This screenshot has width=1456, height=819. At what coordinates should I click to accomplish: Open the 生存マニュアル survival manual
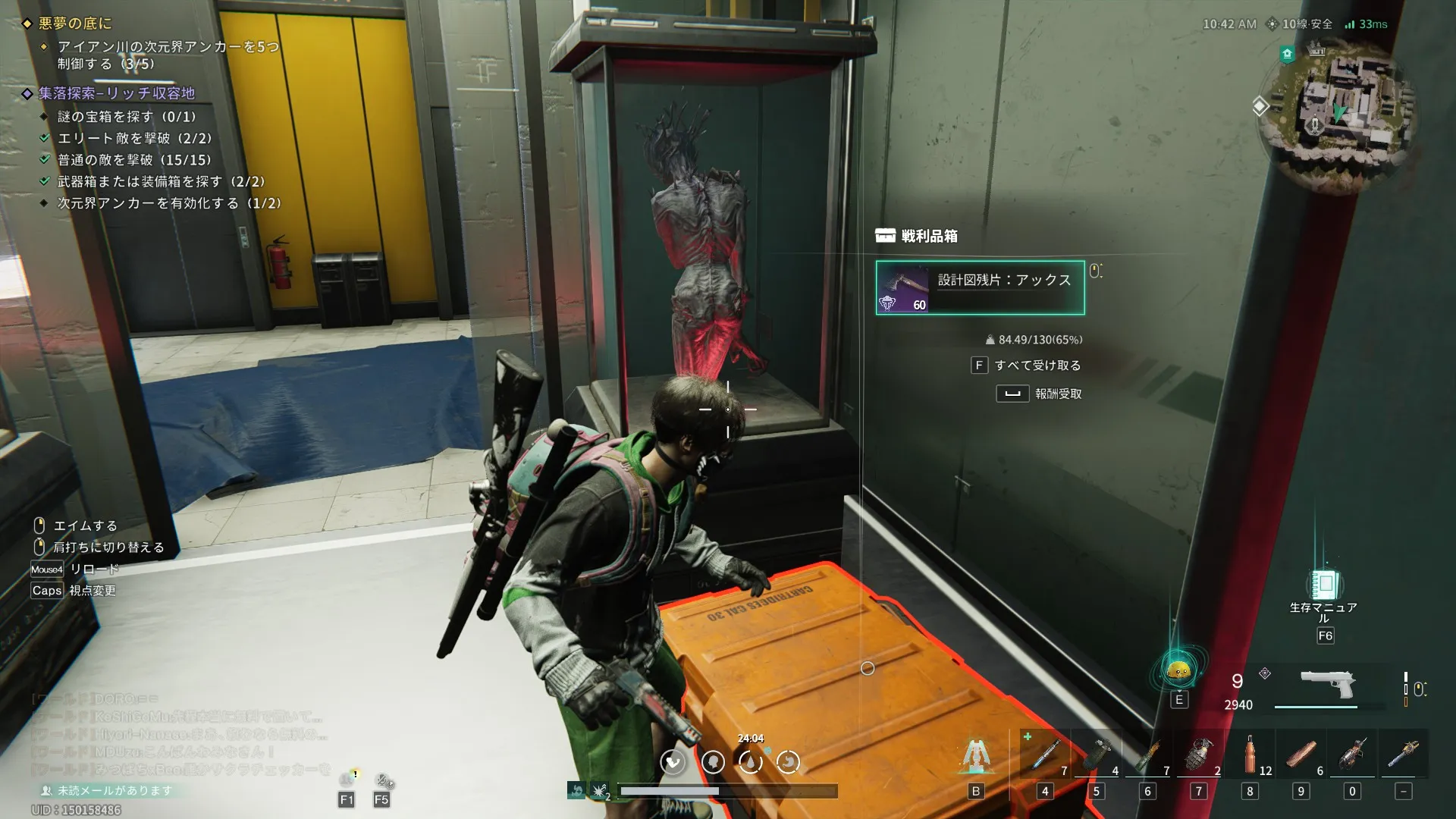1324,586
